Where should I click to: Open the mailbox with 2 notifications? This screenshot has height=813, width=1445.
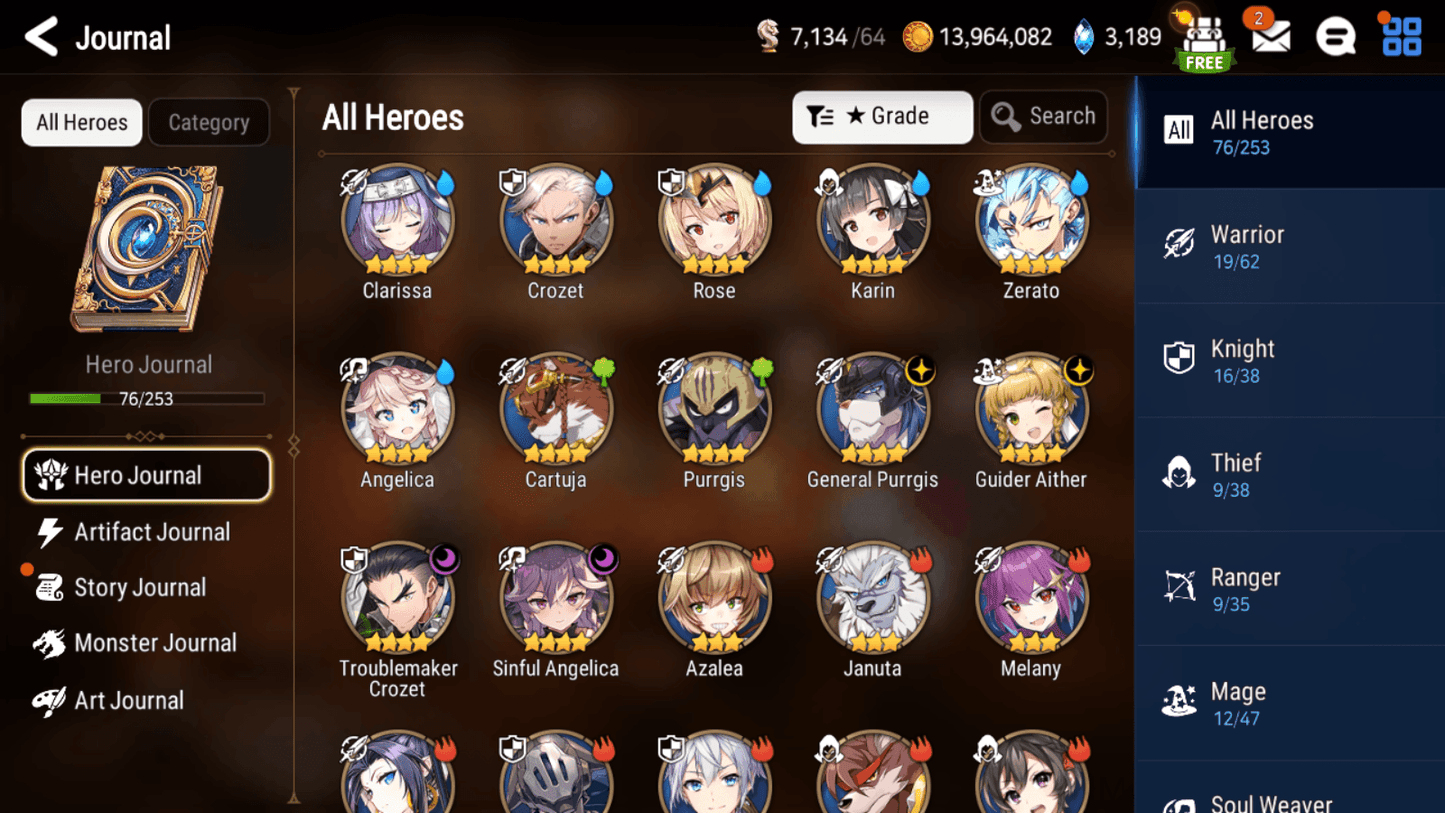pos(1270,37)
